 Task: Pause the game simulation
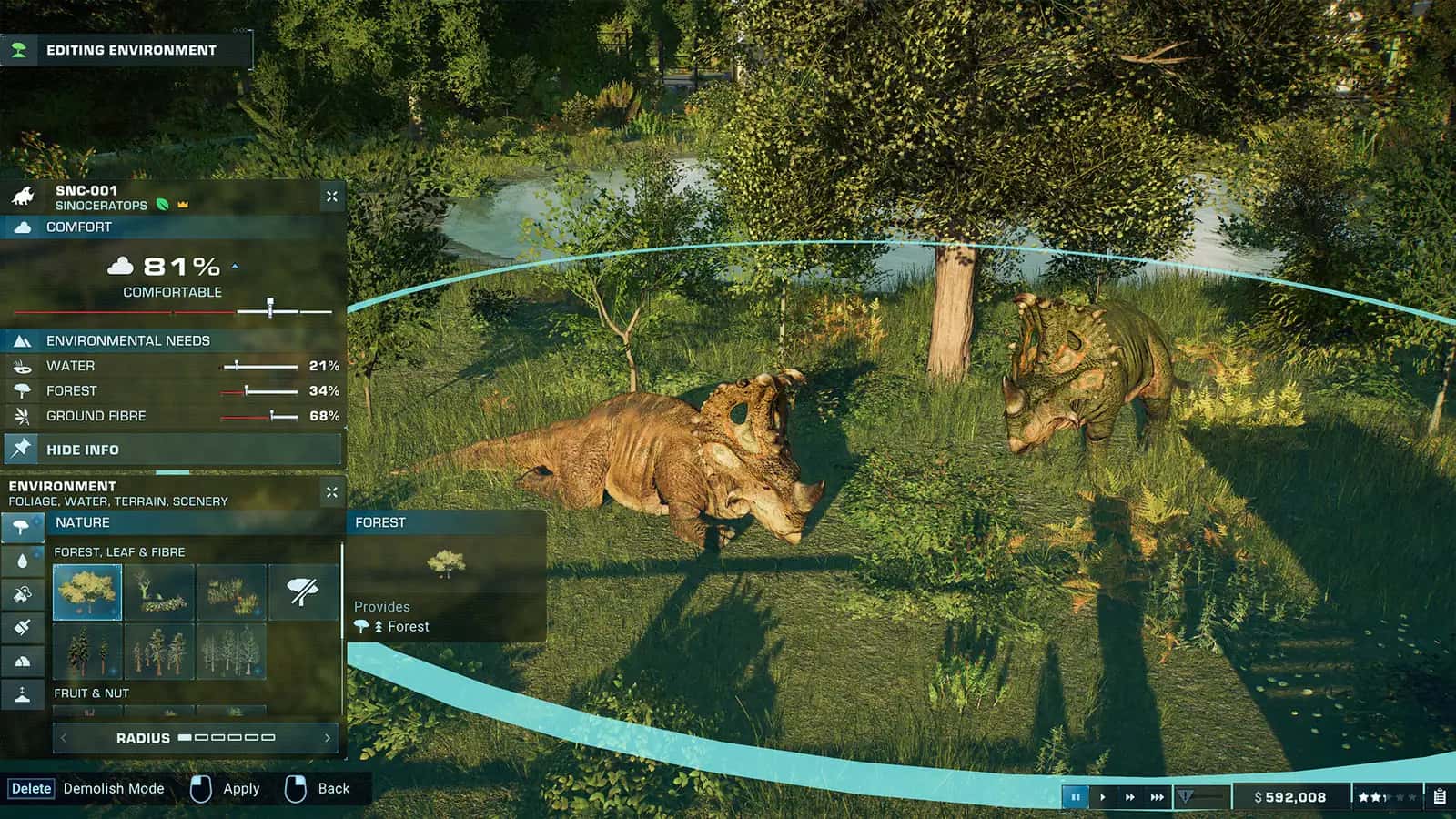pyautogui.click(x=1076, y=797)
